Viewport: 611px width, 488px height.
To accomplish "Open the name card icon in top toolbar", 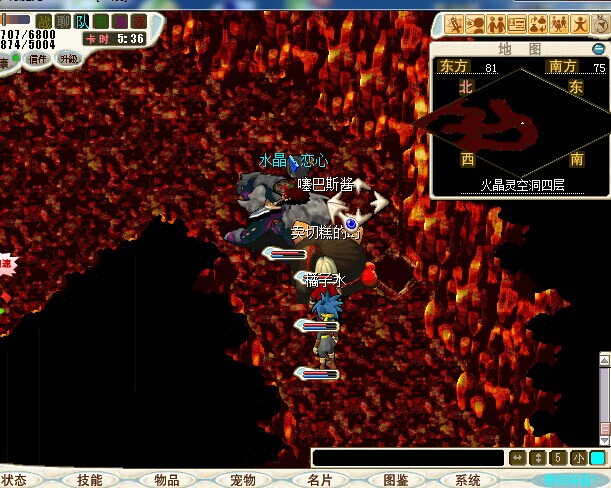I will pyautogui.click(x=517, y=24).
